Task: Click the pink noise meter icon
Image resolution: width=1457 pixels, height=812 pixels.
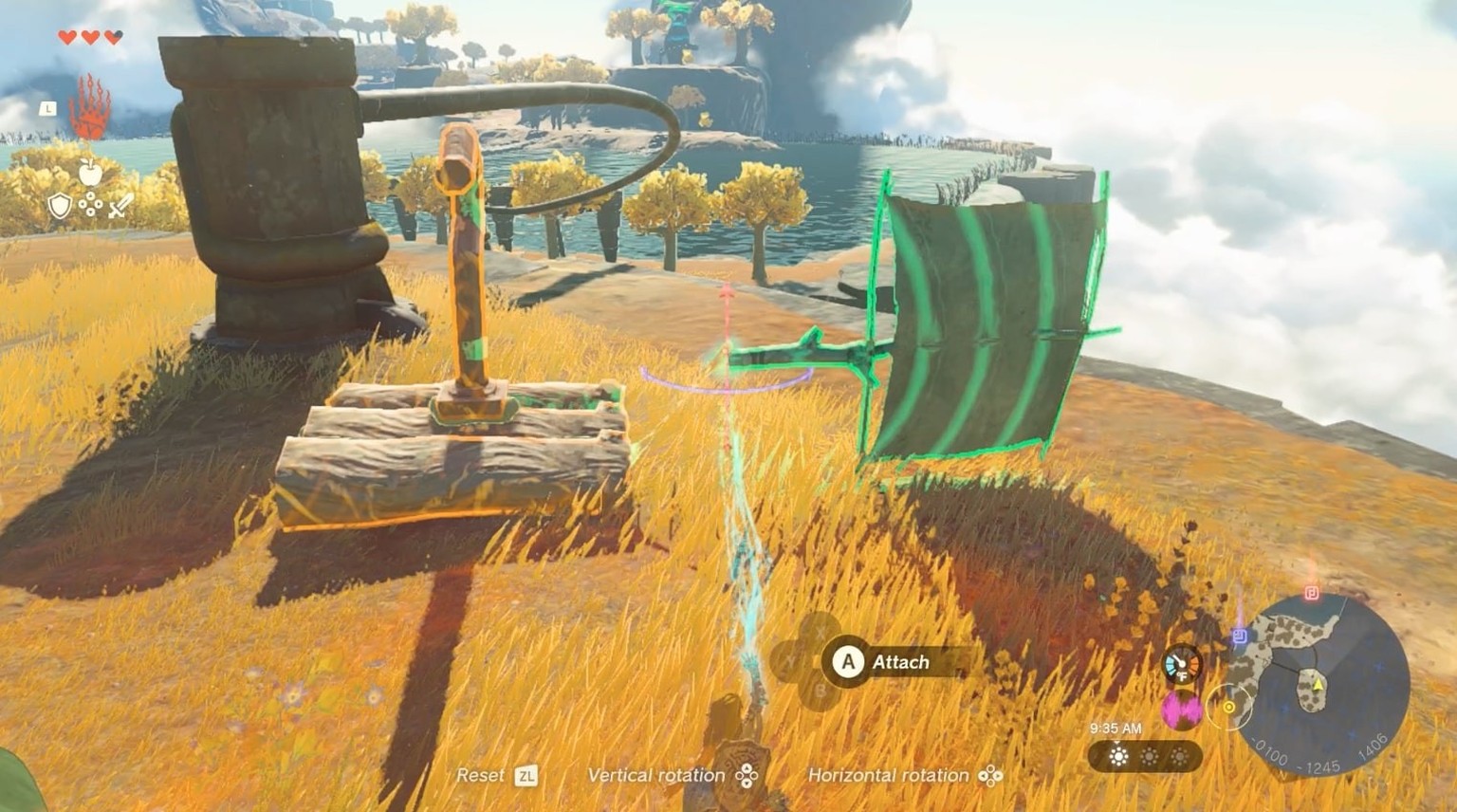Action: pos(1182,710)
